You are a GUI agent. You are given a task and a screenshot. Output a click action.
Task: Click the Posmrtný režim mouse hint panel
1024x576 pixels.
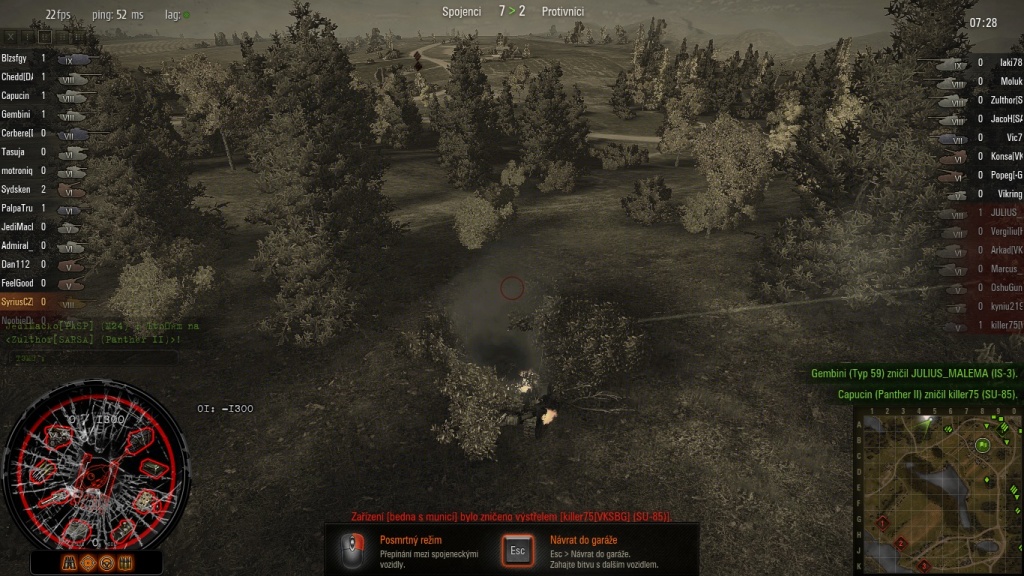[410, 551]
